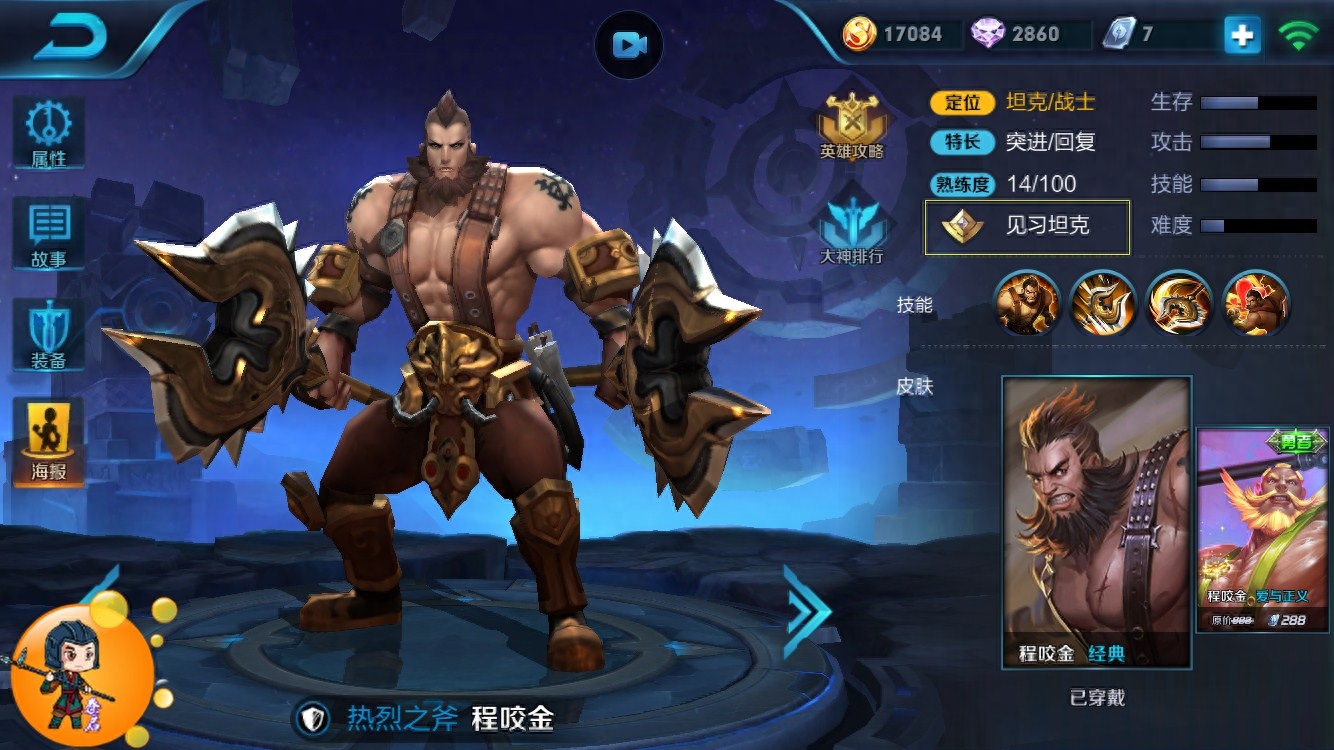Choose the 经典 classic skin card

1097,522
